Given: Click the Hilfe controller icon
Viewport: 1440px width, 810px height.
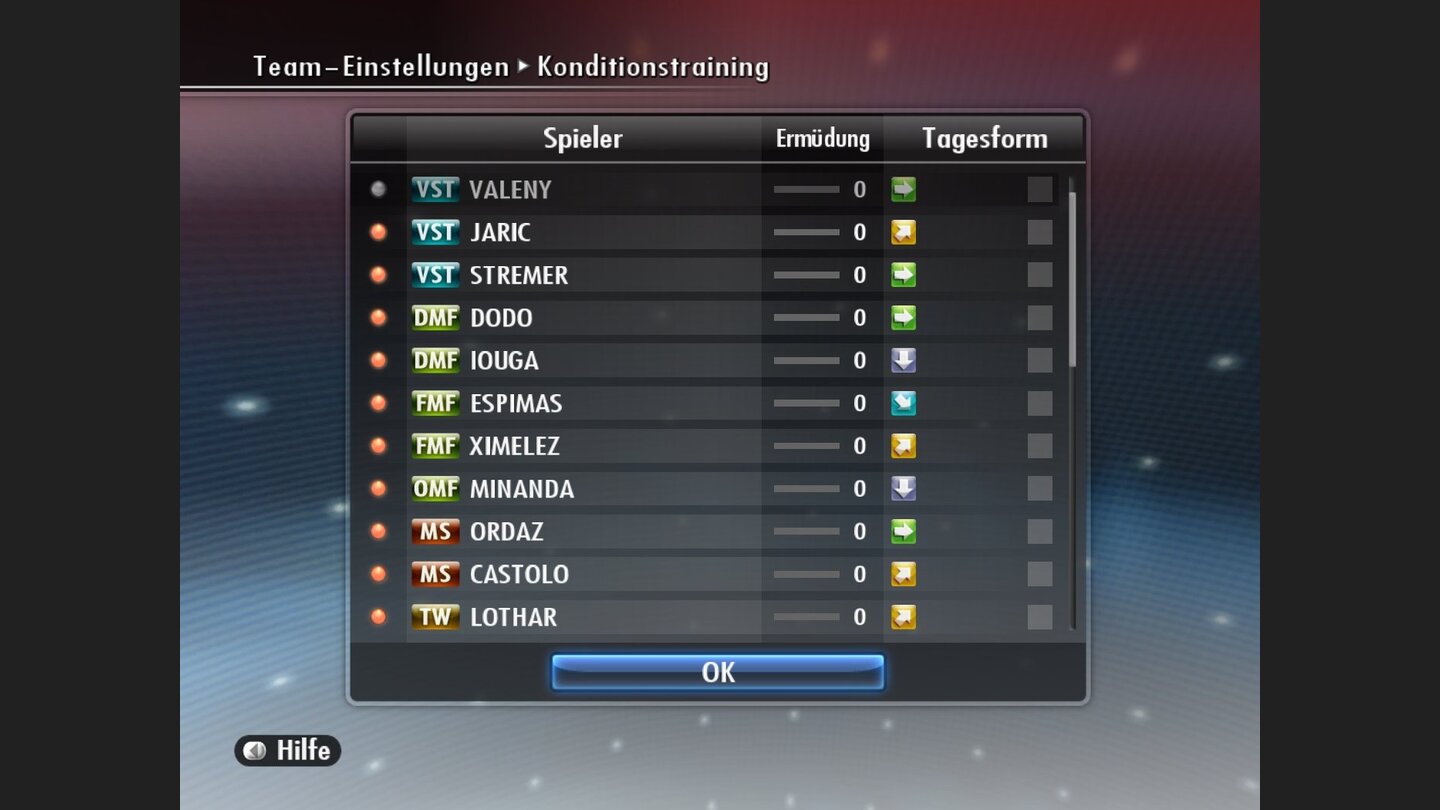Looking at the screenshot, I should pos(255,751).
